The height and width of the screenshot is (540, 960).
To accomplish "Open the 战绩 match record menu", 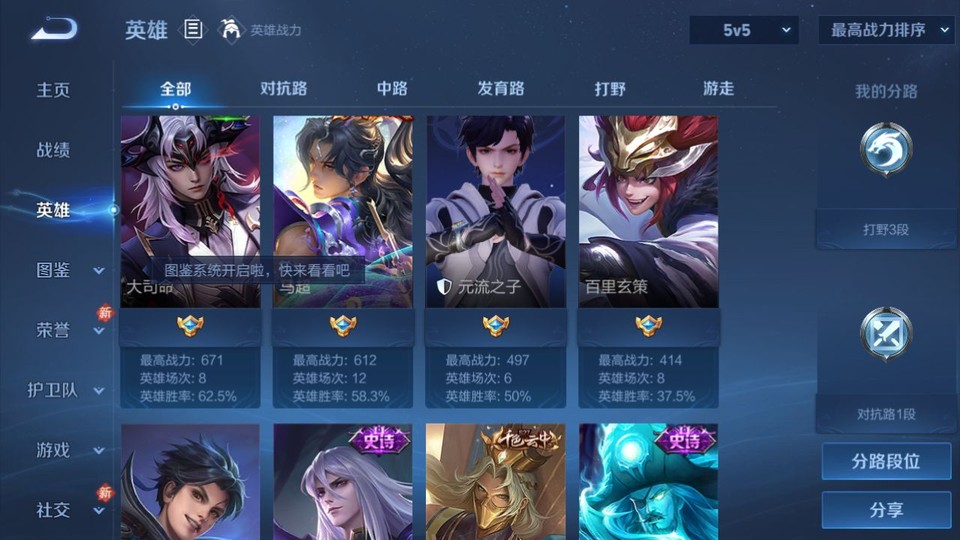I will pos(54,150).
